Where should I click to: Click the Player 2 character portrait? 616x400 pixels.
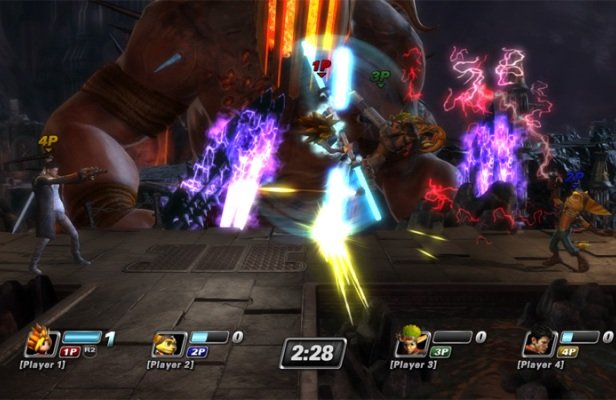coord(166,344)
